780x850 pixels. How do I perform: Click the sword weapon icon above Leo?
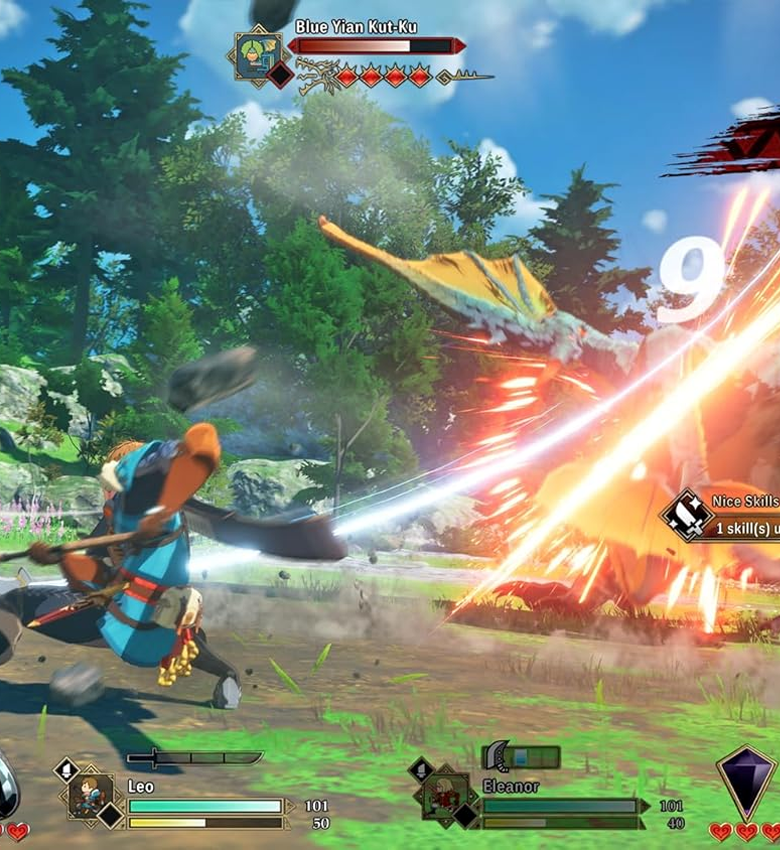(x=194, y=758)
